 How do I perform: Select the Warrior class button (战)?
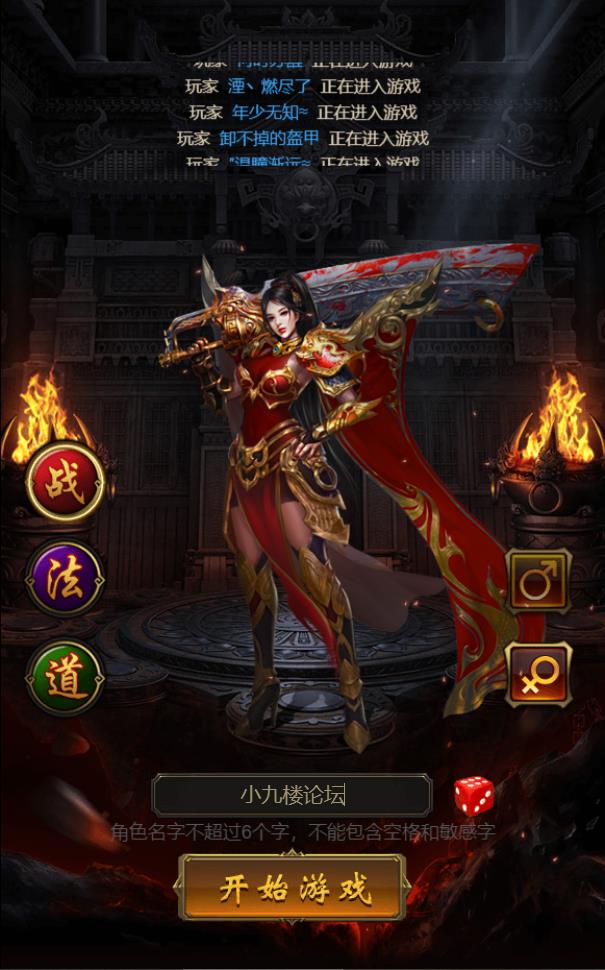(x=65, y=483)
